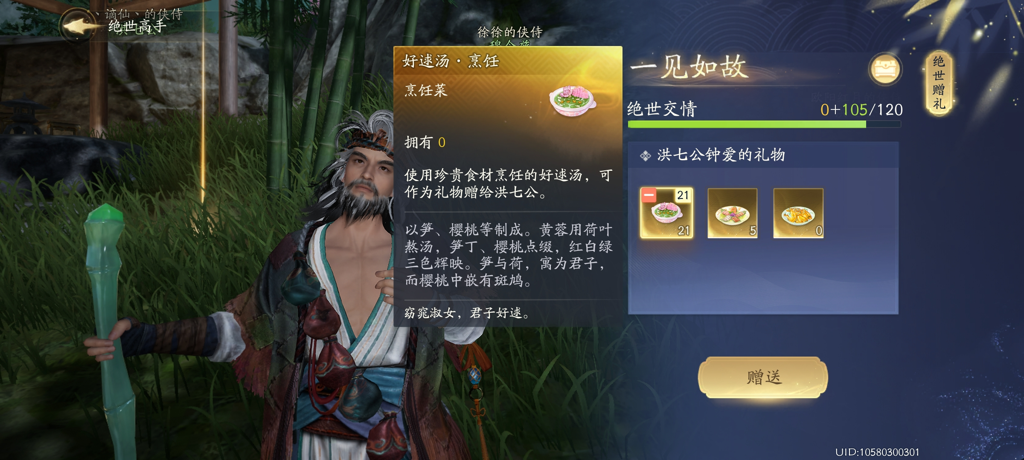Open the 绝世赠礼 vertical tab
1024x460 pixels.
pos(938,83)
